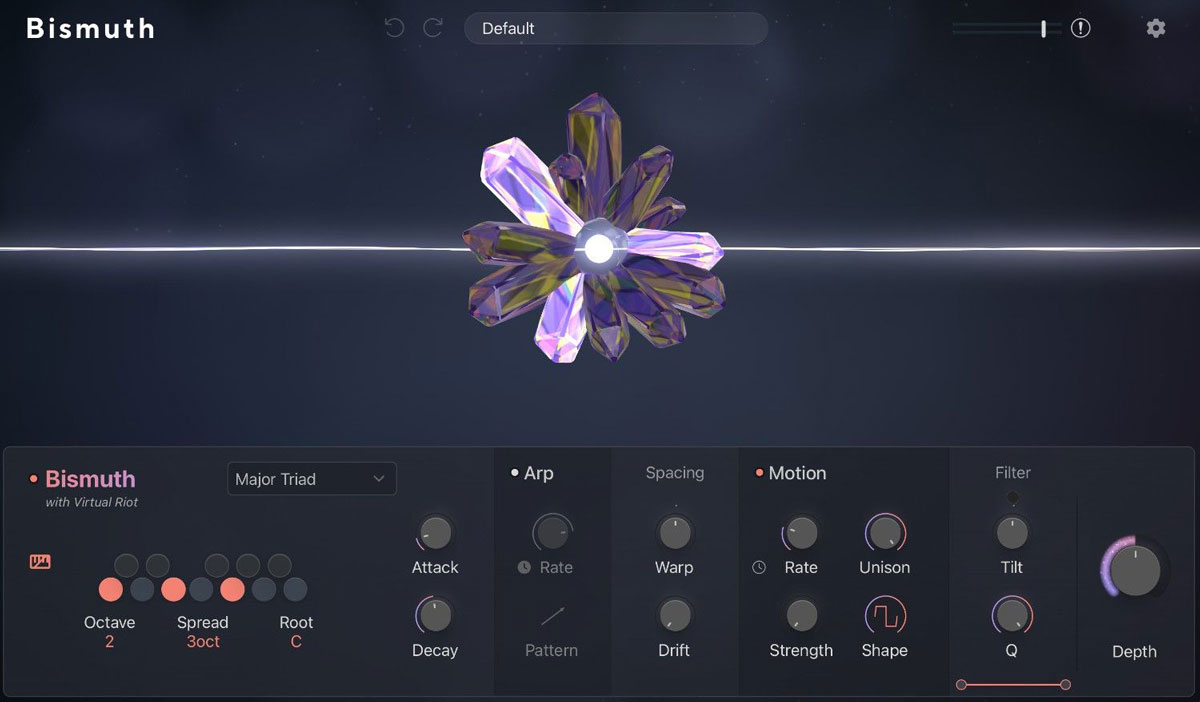Open the Major Triad chord dropdown

[x=311, y=479]
